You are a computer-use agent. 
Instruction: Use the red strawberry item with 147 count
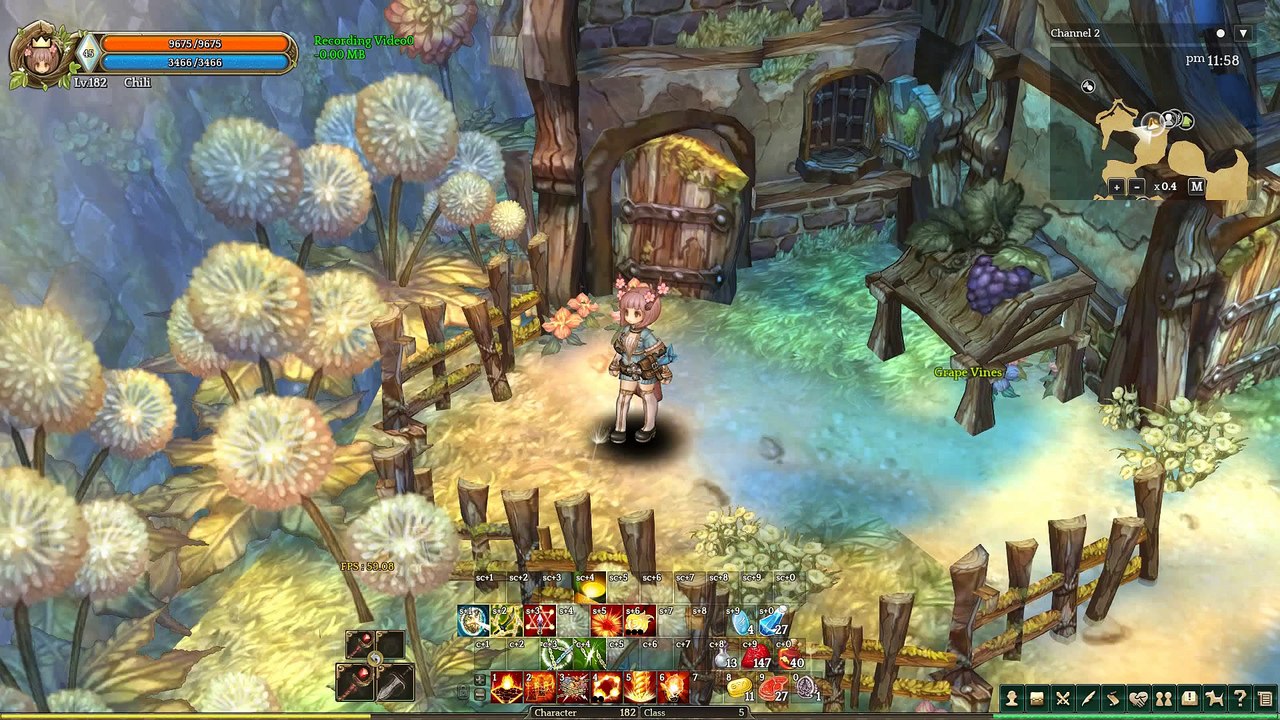coord(754,656)
